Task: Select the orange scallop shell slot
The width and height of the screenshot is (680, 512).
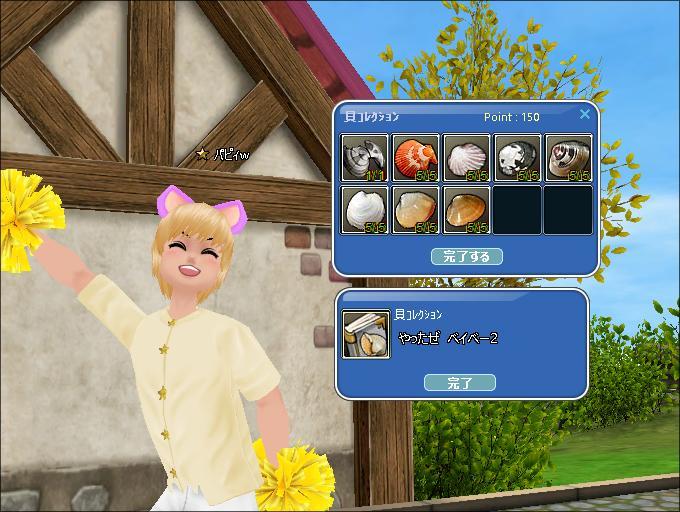Action: coord(416,158)
